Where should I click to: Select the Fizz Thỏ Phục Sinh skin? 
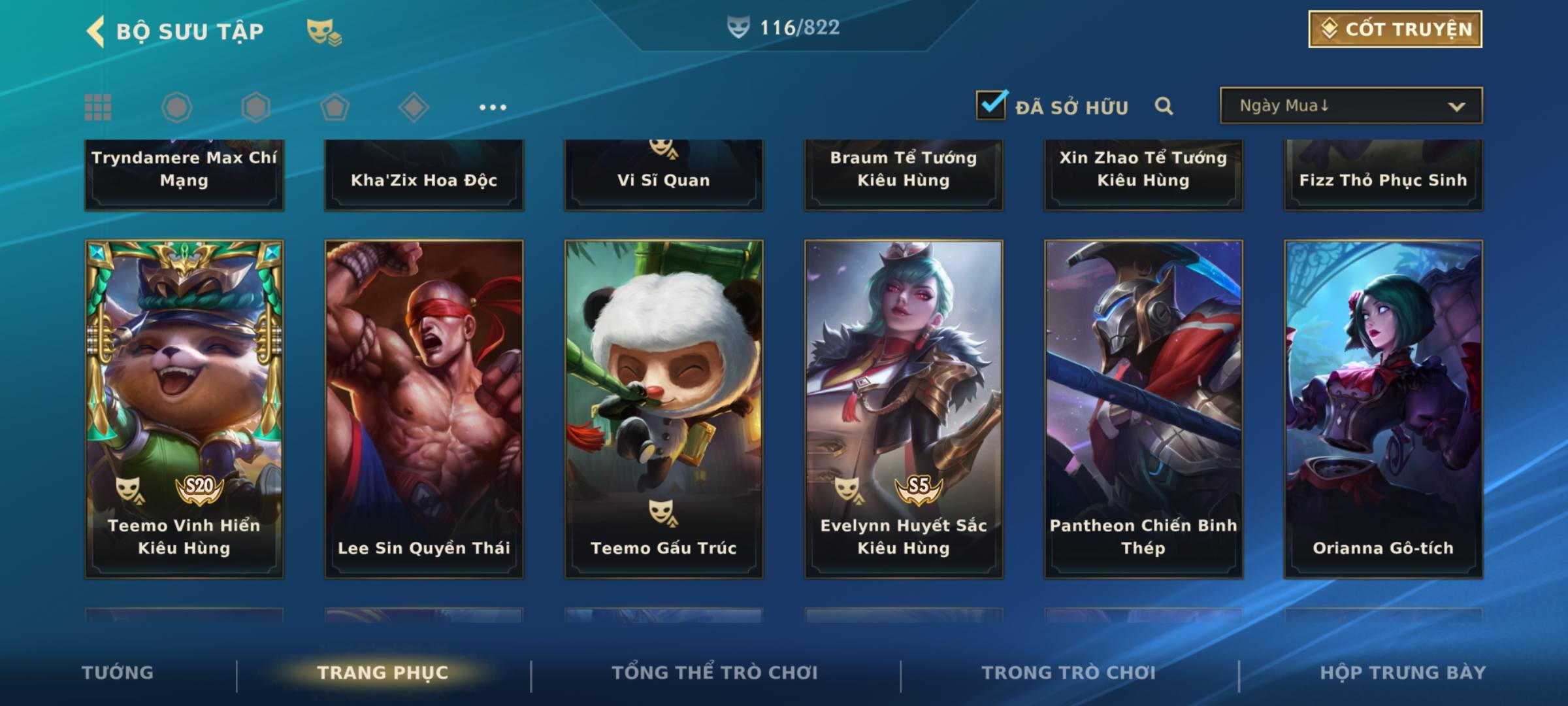pos(1383,175)
